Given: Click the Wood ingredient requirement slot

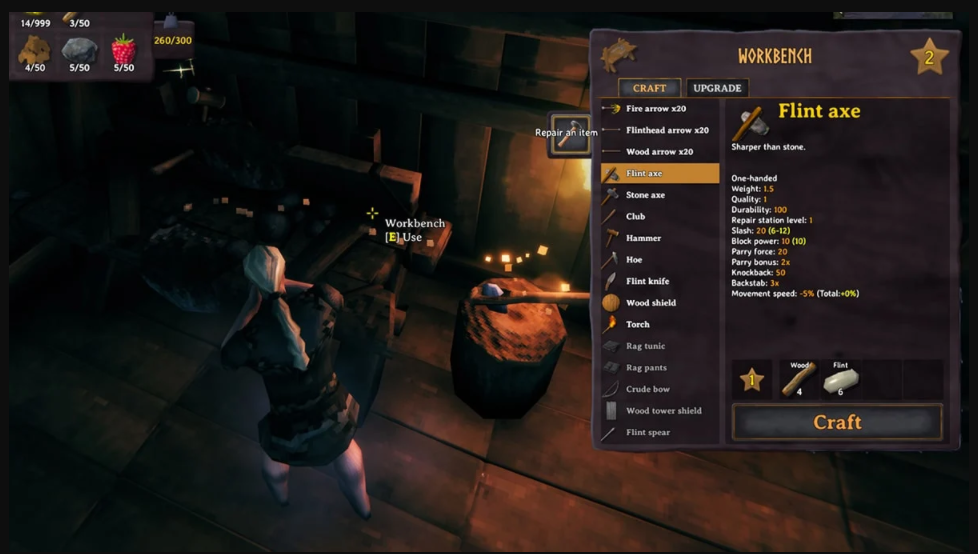Looking at the screenshot, I should (798, 380).
